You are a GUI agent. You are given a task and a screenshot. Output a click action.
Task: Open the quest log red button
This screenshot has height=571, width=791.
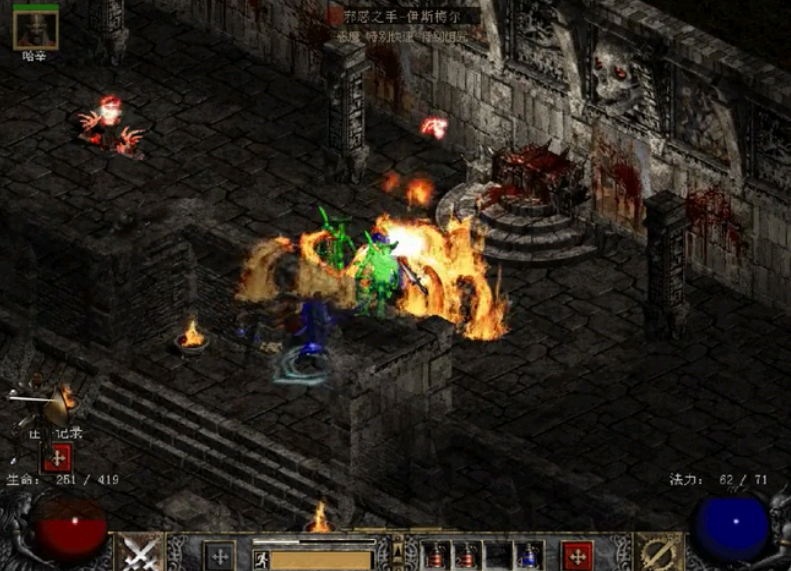click(57, 458)
